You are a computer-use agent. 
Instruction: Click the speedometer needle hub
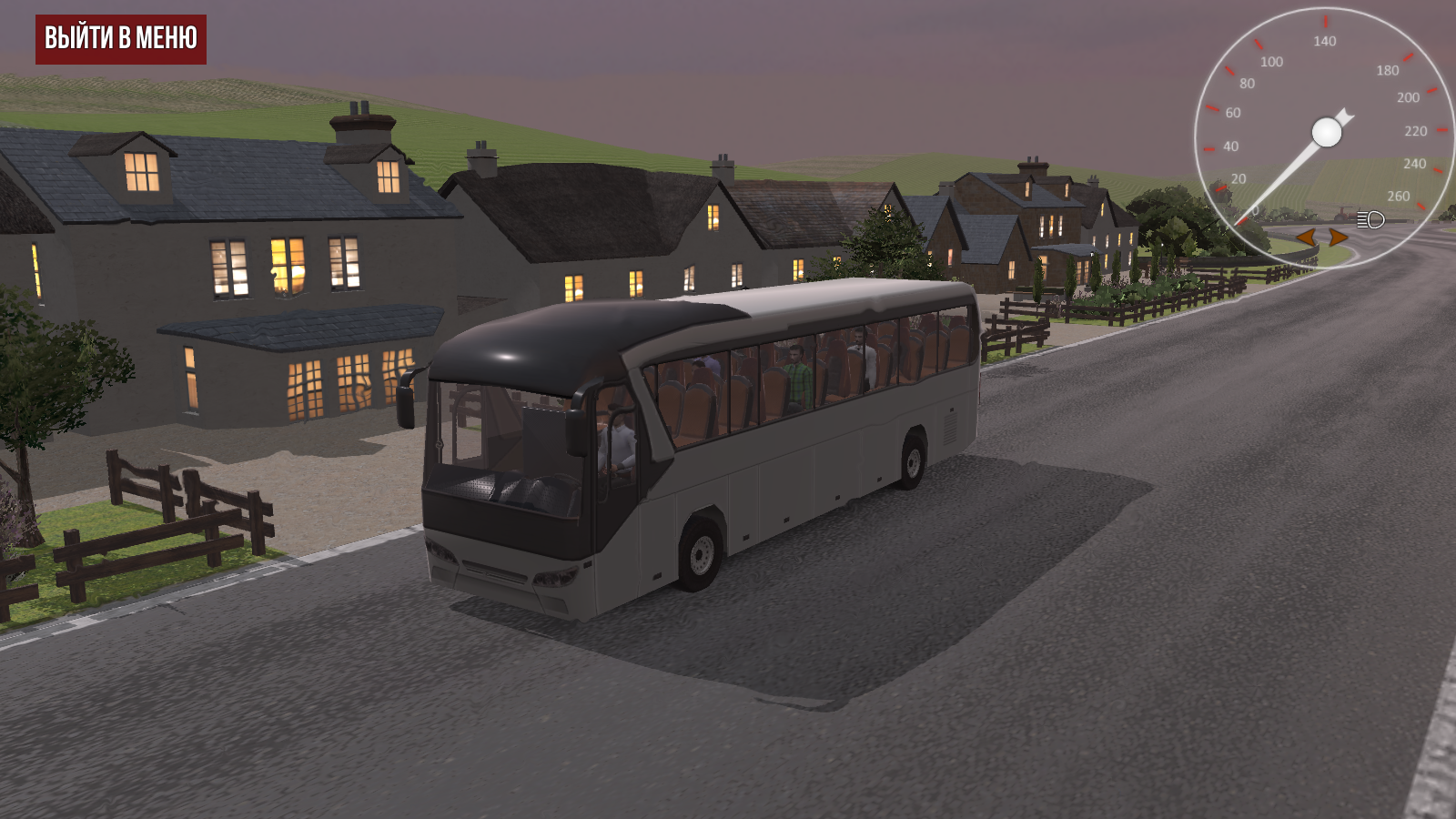point(1327,132)
